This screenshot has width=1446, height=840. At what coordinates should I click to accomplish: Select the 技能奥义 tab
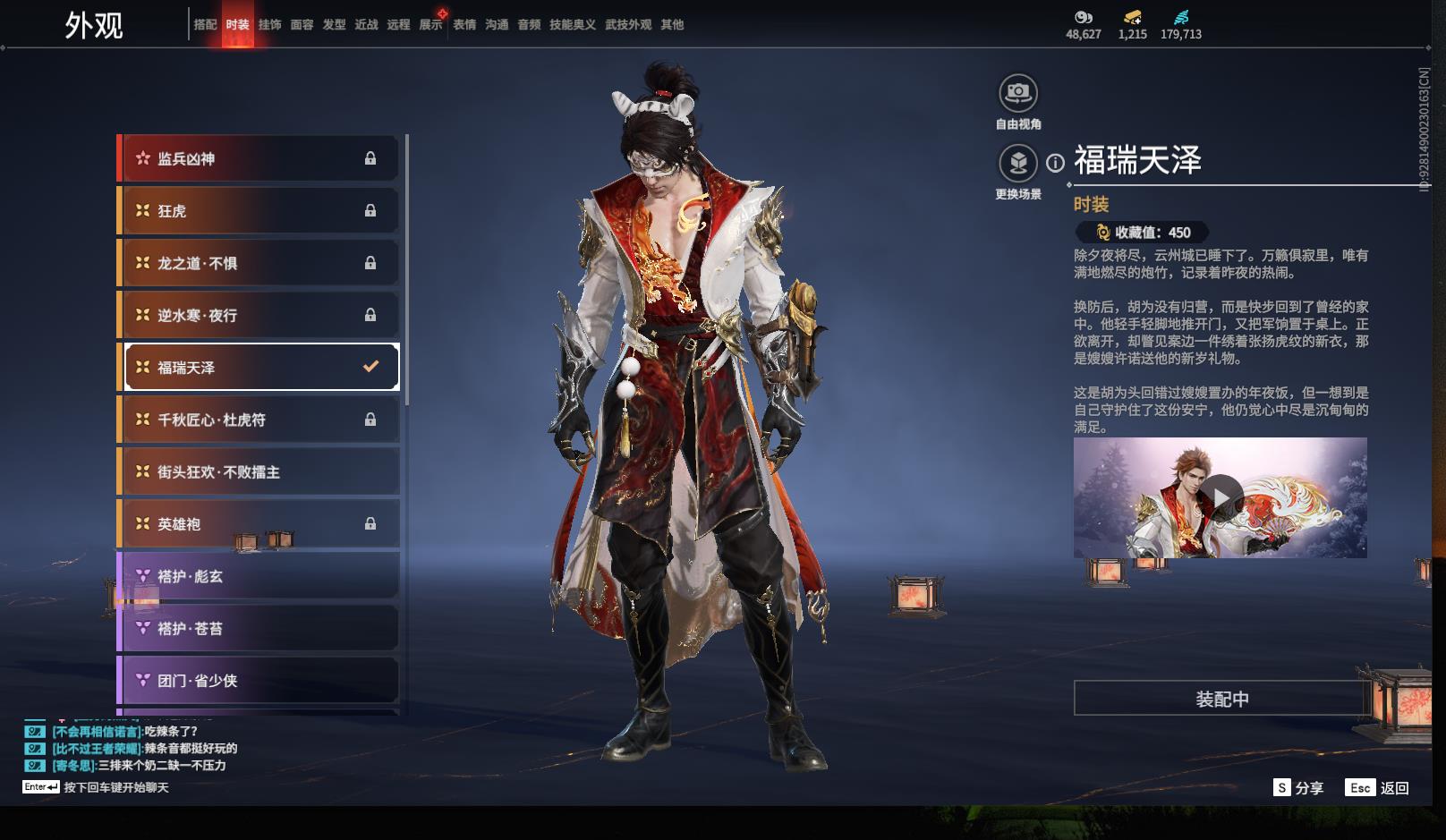click(572, 25)
